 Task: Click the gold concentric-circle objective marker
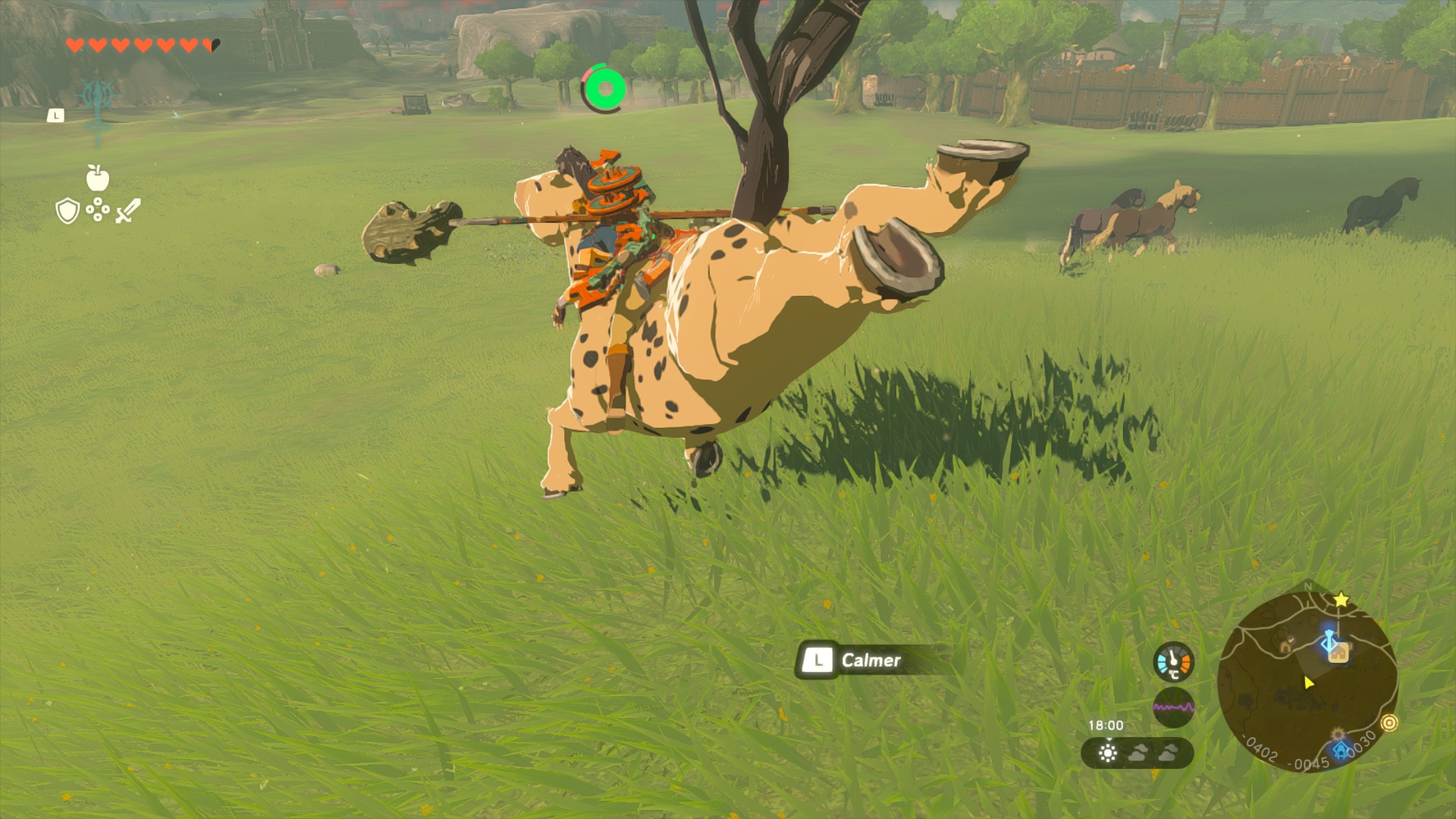click(1389, 723)
